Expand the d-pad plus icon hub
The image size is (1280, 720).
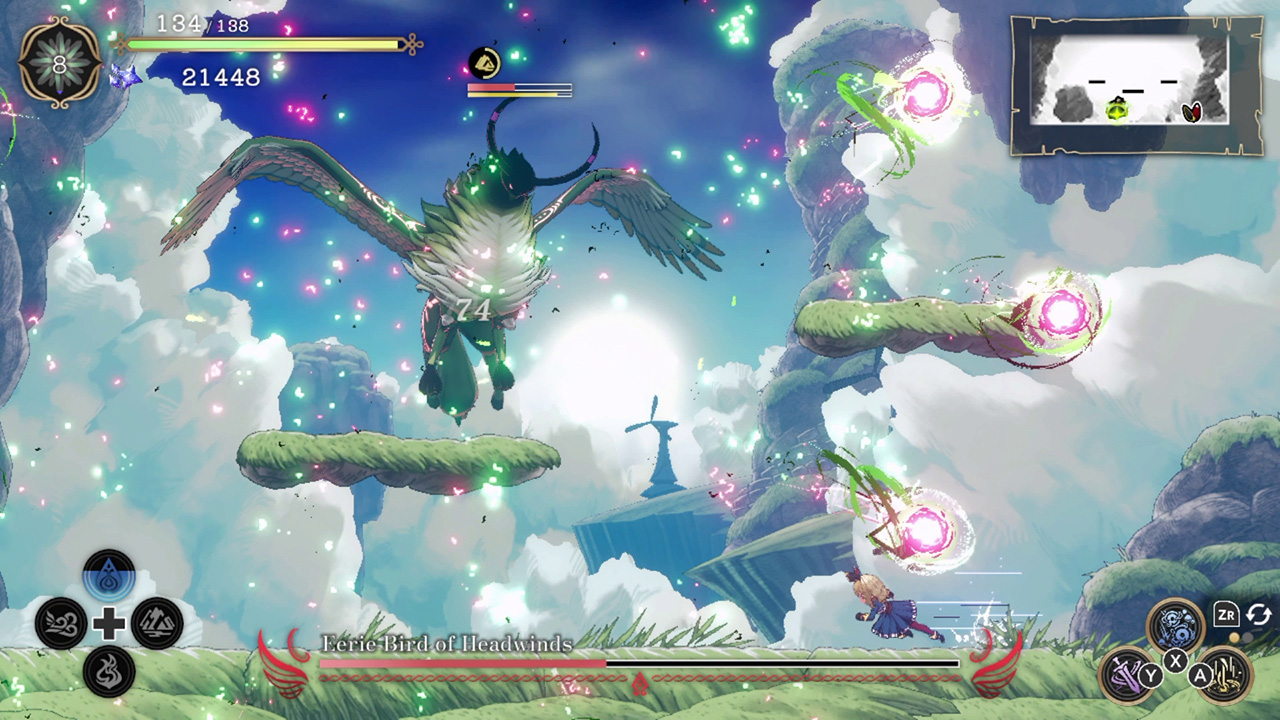pos(108,622)
